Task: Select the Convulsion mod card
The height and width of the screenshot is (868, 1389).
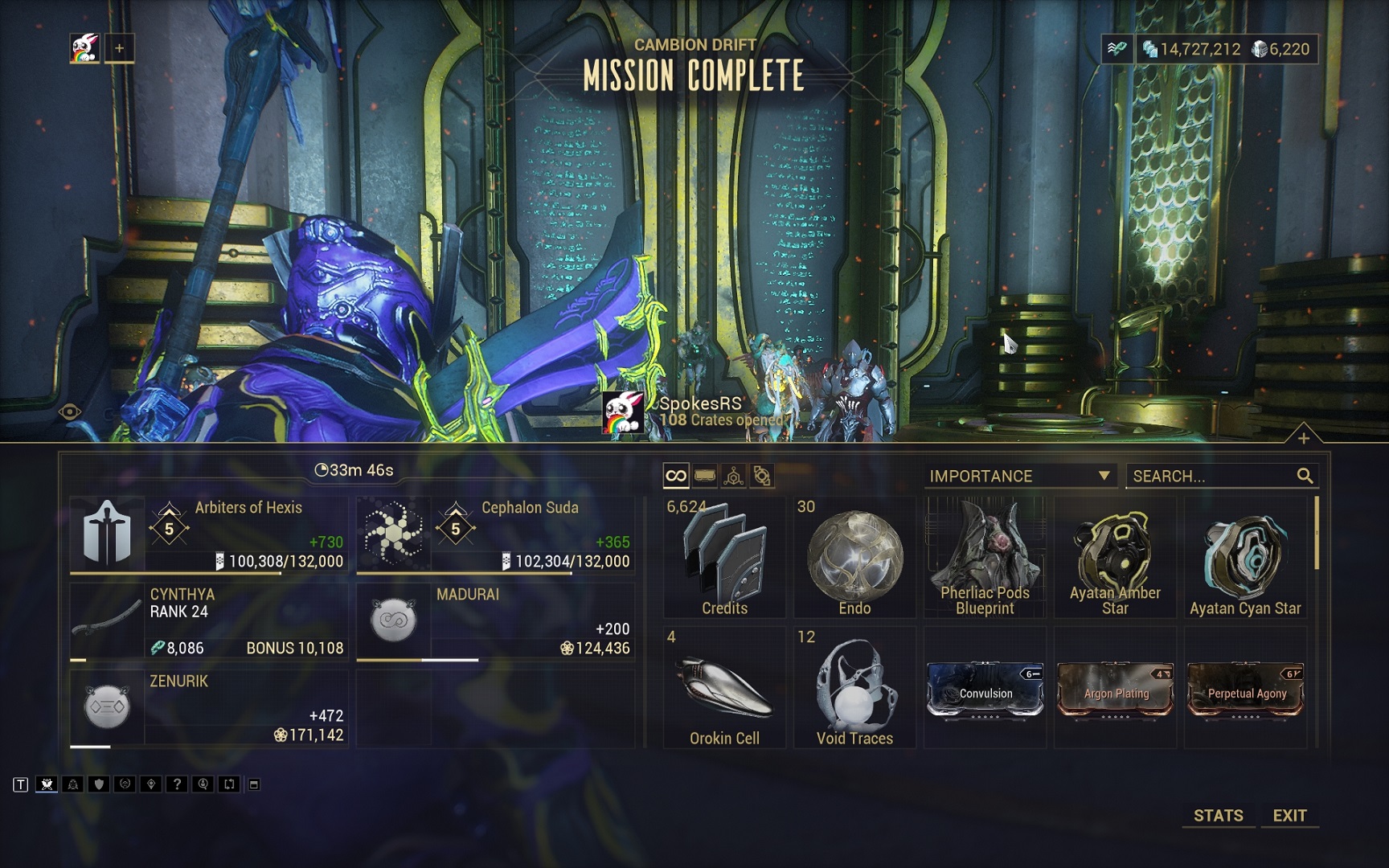Action: 985,690
